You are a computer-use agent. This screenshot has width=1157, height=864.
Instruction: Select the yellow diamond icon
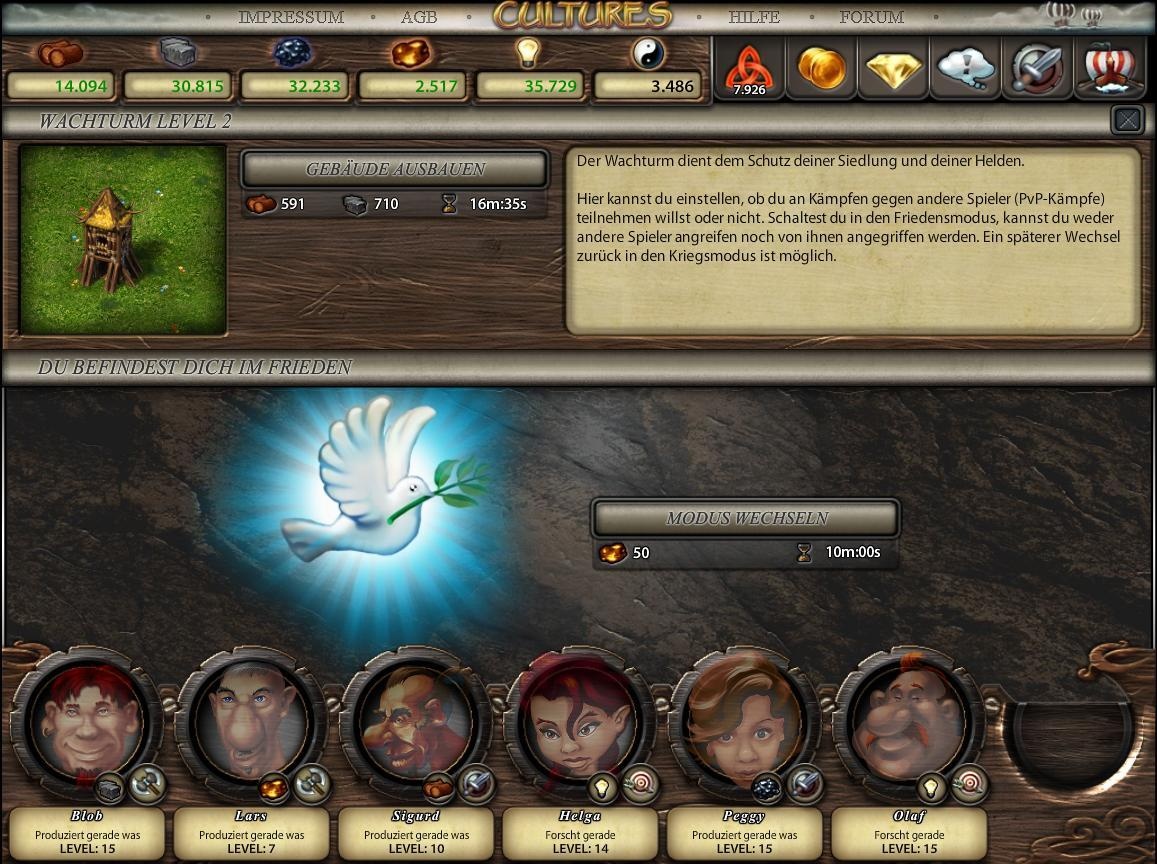click(x=894, y=68)
